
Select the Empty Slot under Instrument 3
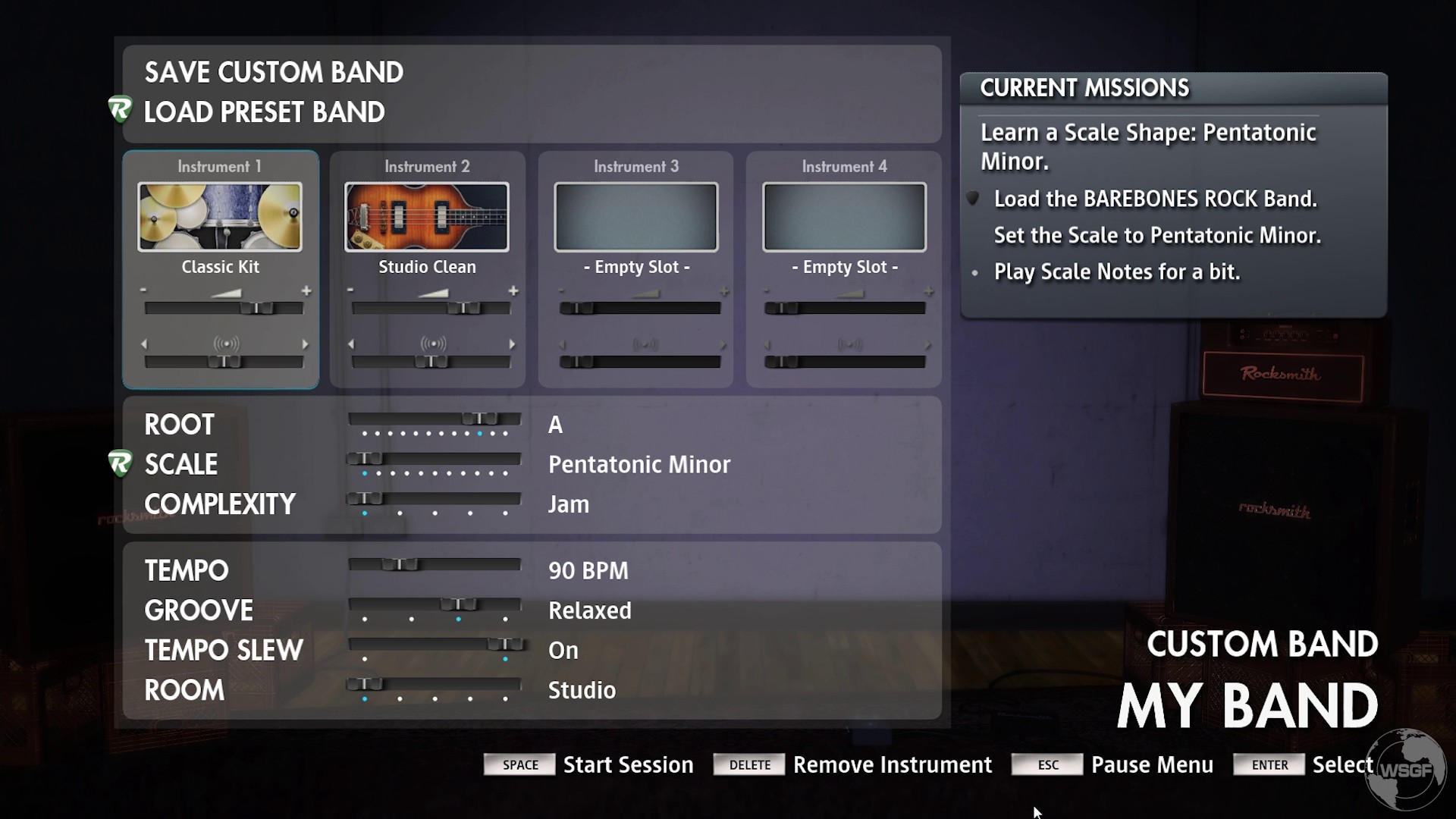[x=635, y=267]
